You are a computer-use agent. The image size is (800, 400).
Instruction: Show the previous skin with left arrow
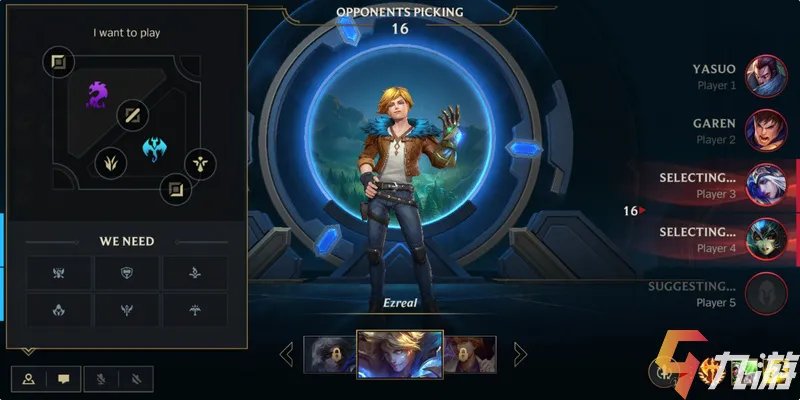point(287,353)
